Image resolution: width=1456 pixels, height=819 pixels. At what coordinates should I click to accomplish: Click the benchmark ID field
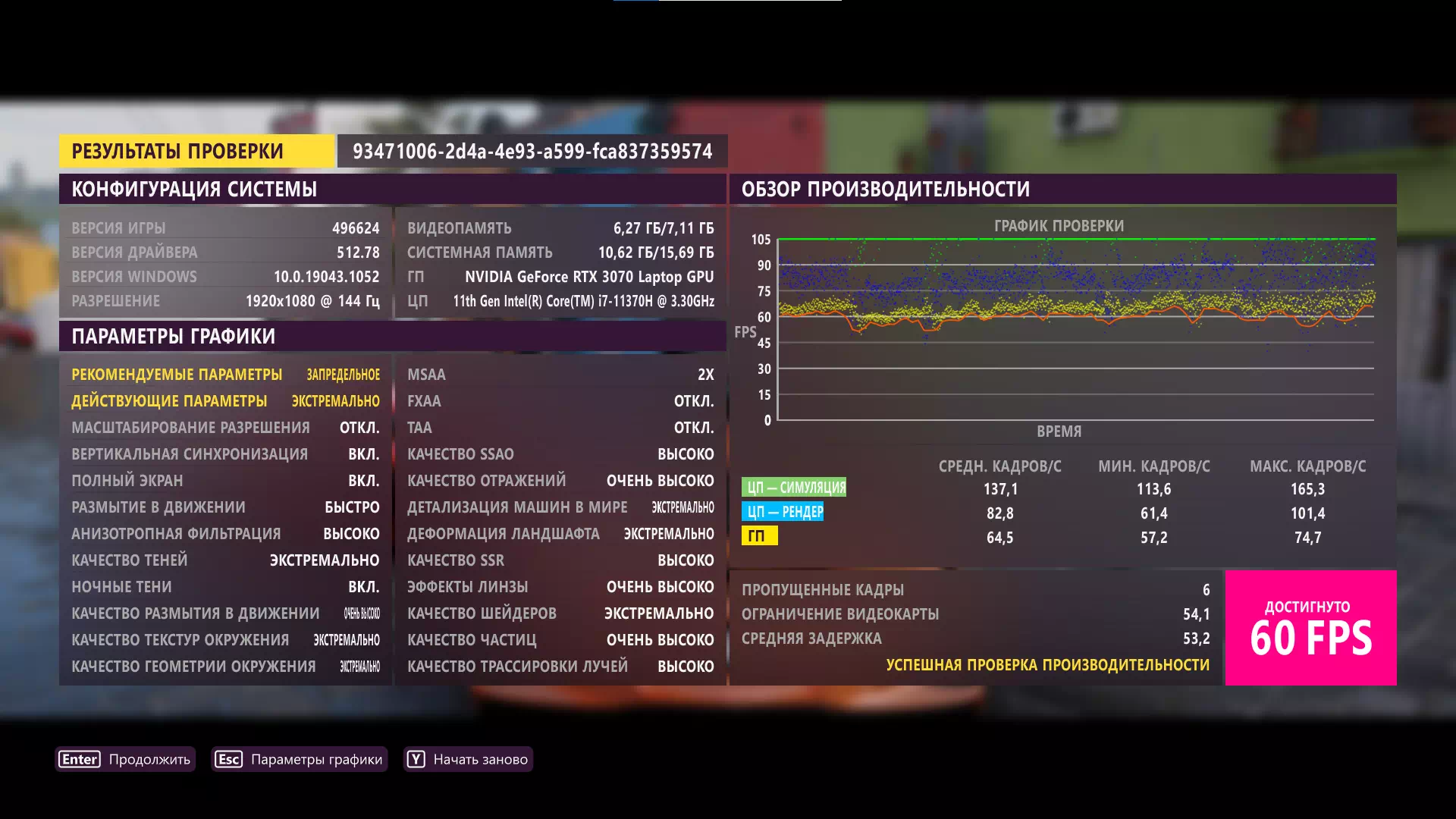click(x=532, y=150)
